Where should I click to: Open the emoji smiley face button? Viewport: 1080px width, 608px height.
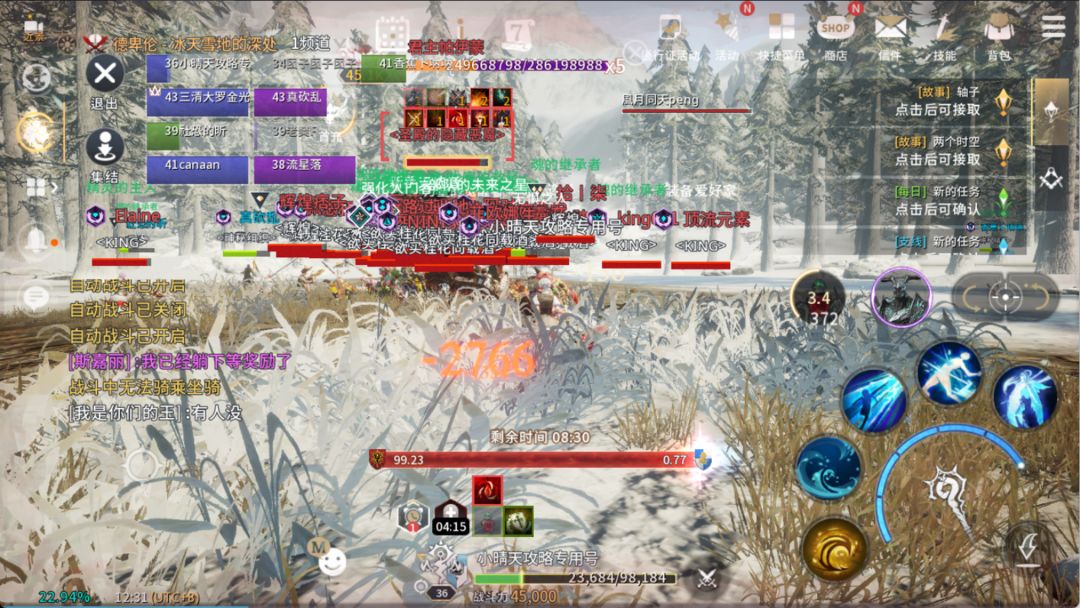point(333,562)
